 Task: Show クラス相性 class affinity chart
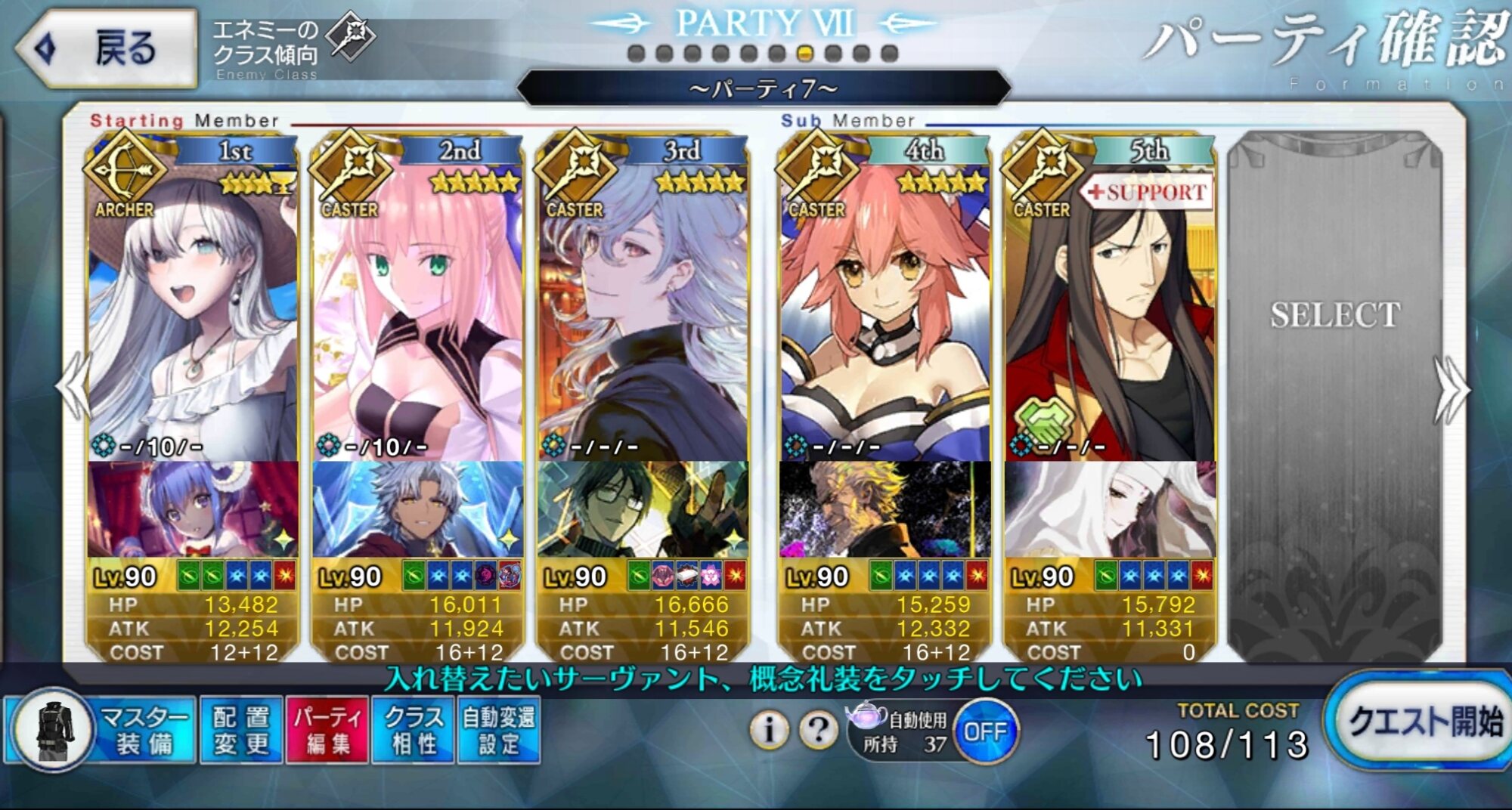[x=414, y=730]
